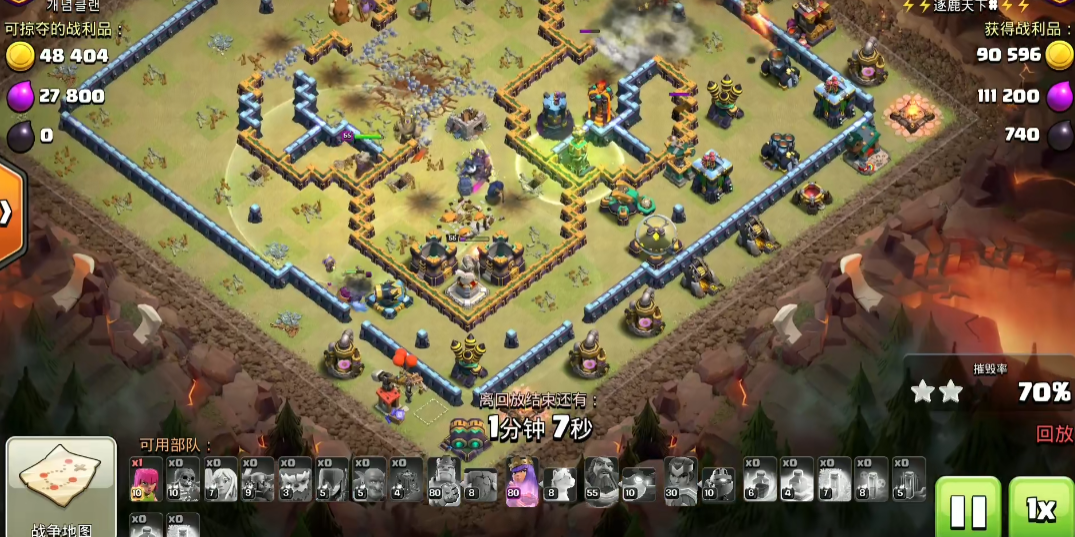Select the pink-haired Archer troop slot
The image size is (1075, 537).
pyautogui.click(x=145, y=480)
